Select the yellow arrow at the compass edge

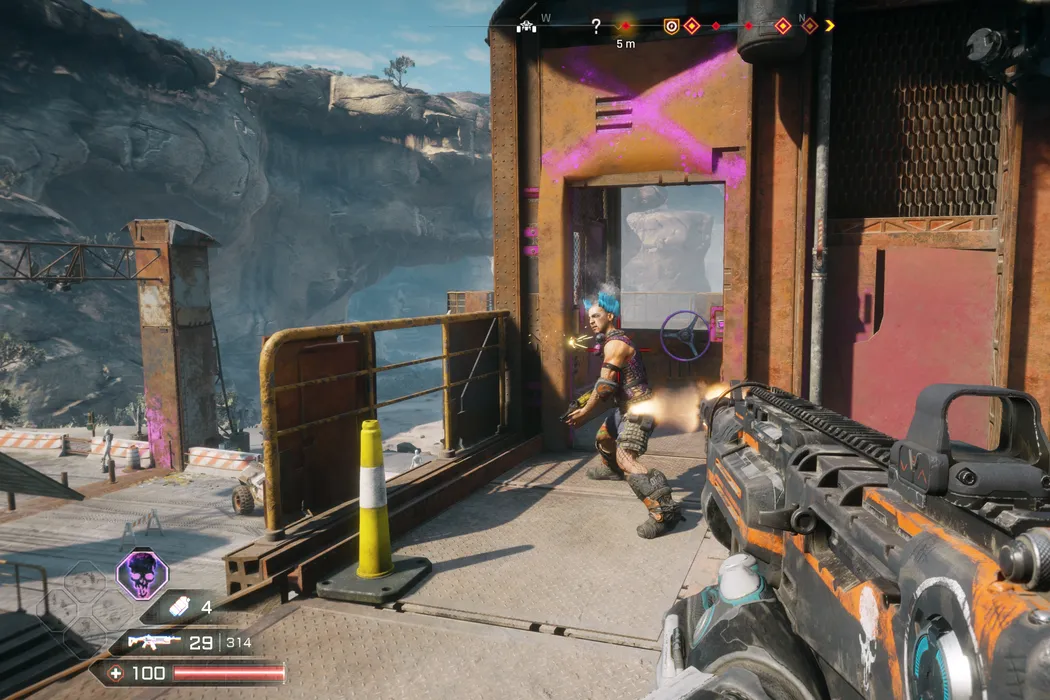point(829,26)
